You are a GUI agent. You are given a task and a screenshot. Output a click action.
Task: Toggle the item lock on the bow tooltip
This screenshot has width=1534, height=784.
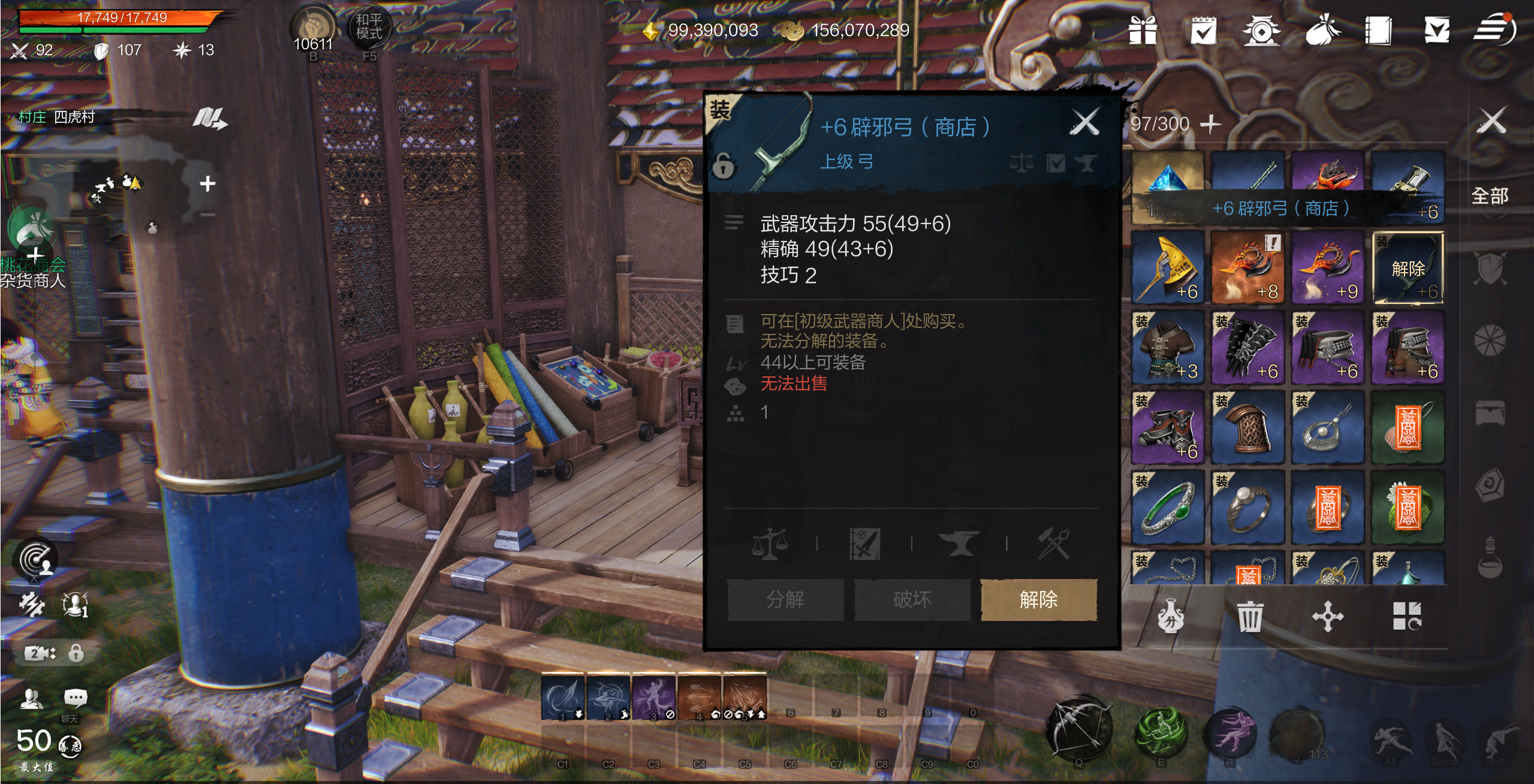click(724, 167)
